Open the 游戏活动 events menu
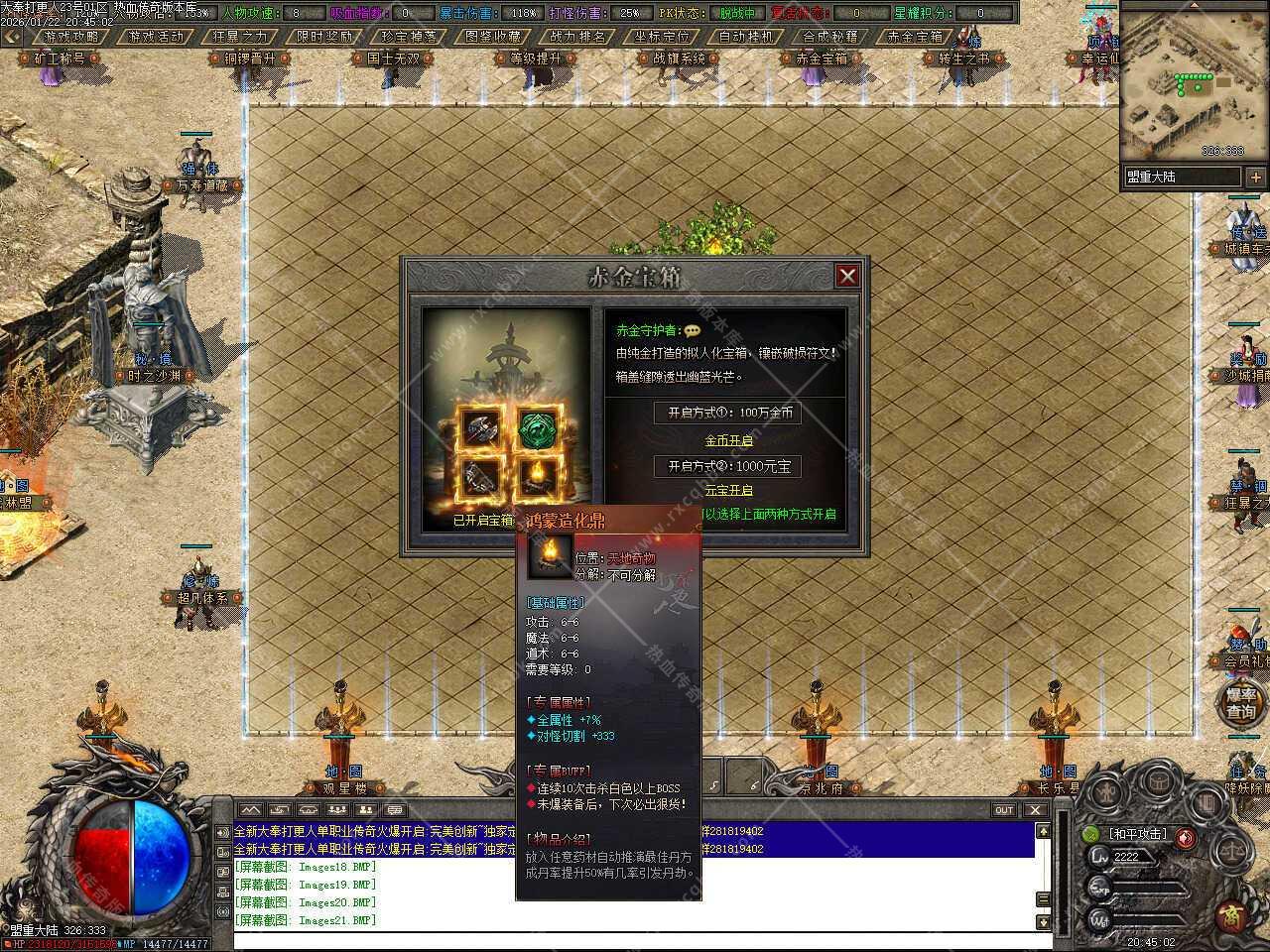 point(157,37)
